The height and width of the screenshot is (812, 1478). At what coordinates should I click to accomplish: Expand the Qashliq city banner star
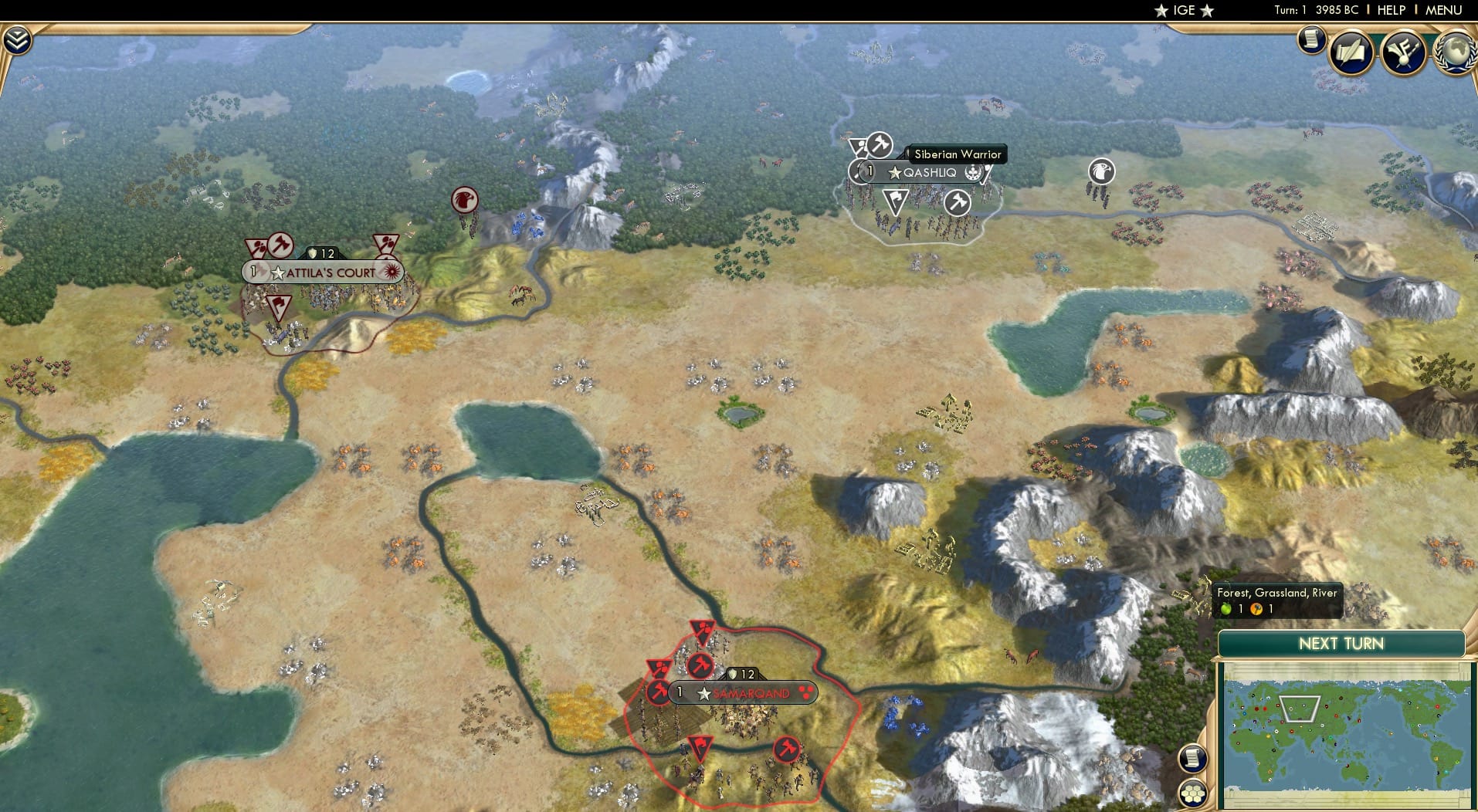(893, 173)
